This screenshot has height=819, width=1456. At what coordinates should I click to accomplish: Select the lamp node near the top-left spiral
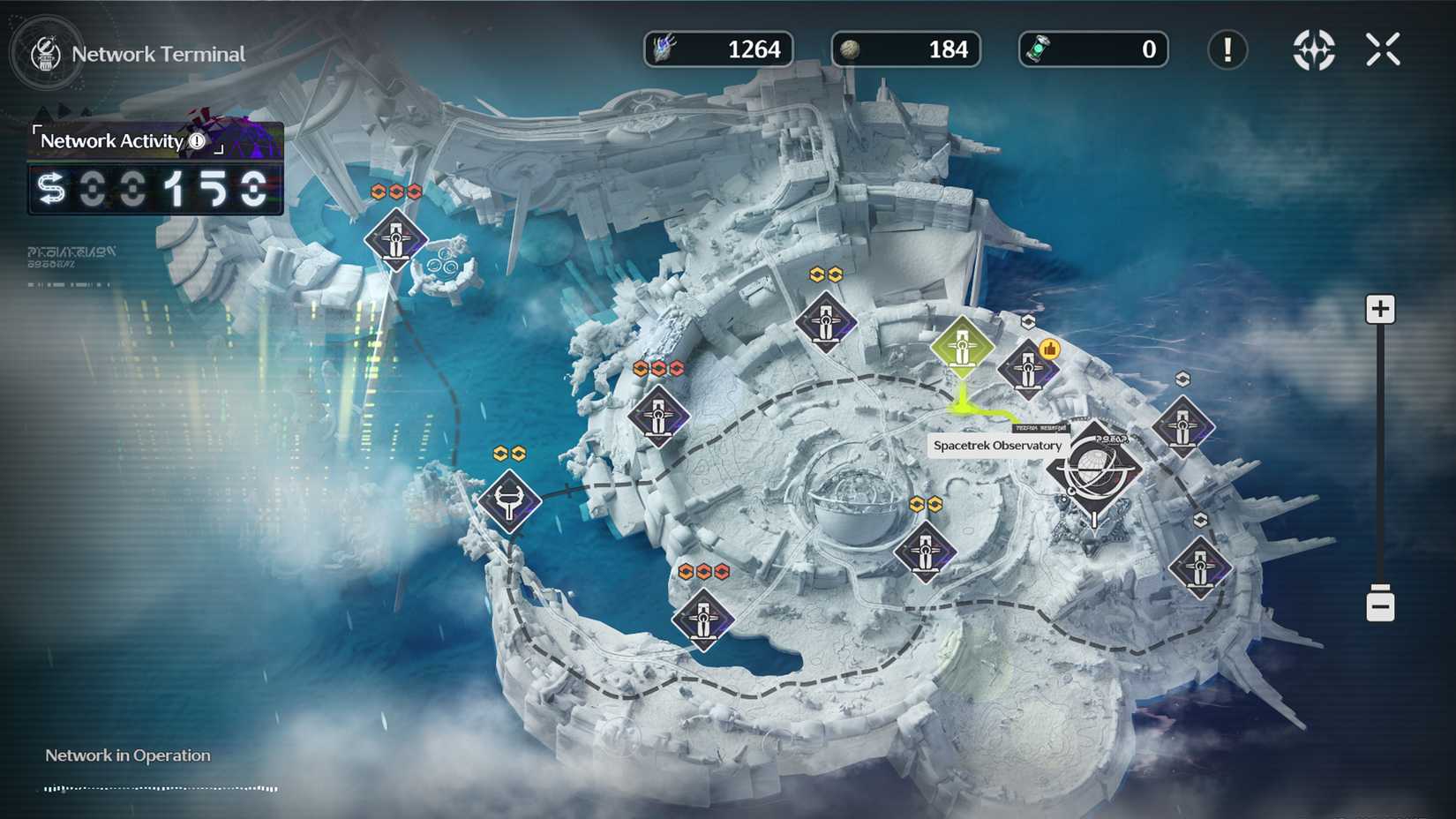tap(394, 239)
